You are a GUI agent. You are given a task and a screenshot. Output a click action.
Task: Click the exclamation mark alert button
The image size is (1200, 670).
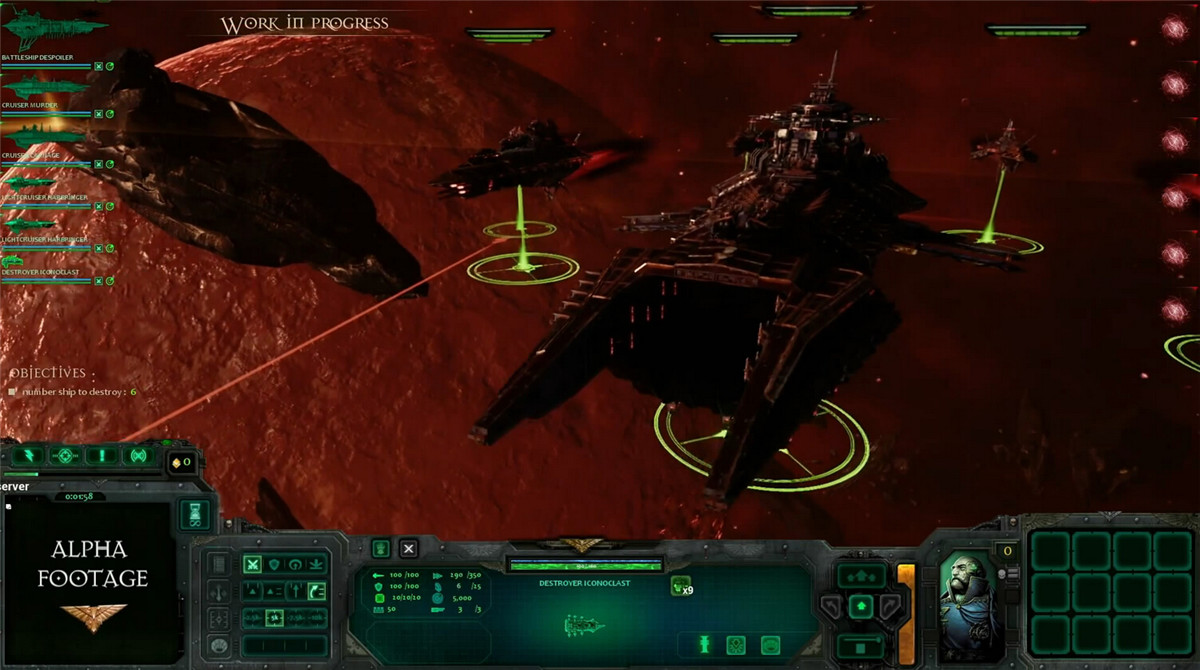point(101,456)
